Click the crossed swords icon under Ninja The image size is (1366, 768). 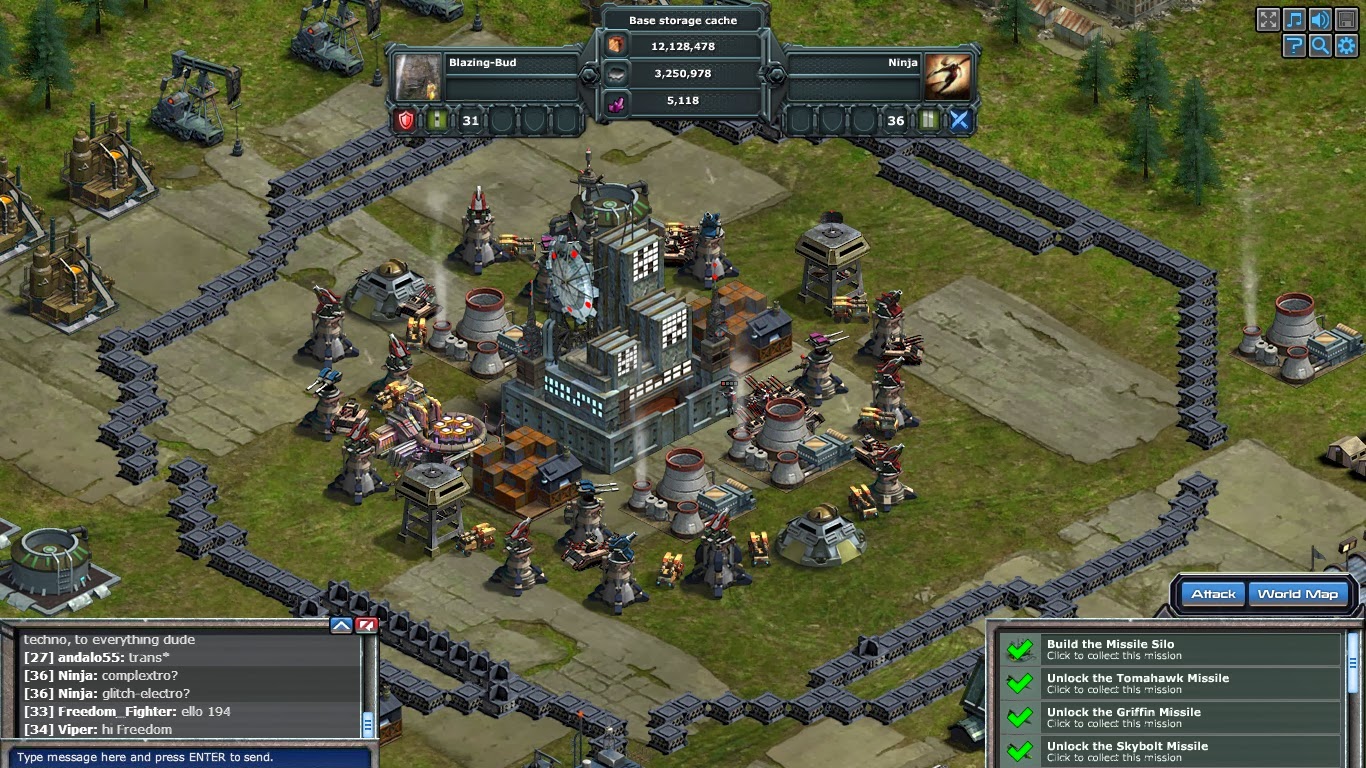pyautogui.click(x=959, y=121)
